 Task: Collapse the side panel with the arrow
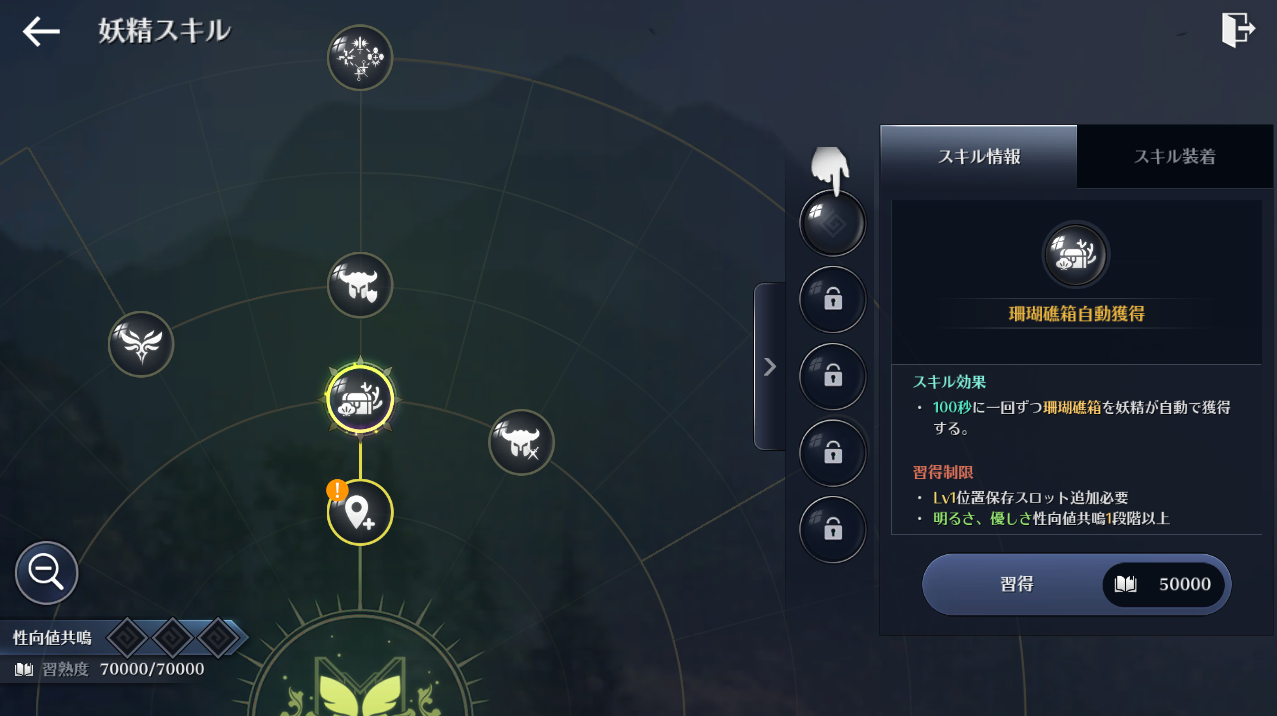[x=769, y=367]
